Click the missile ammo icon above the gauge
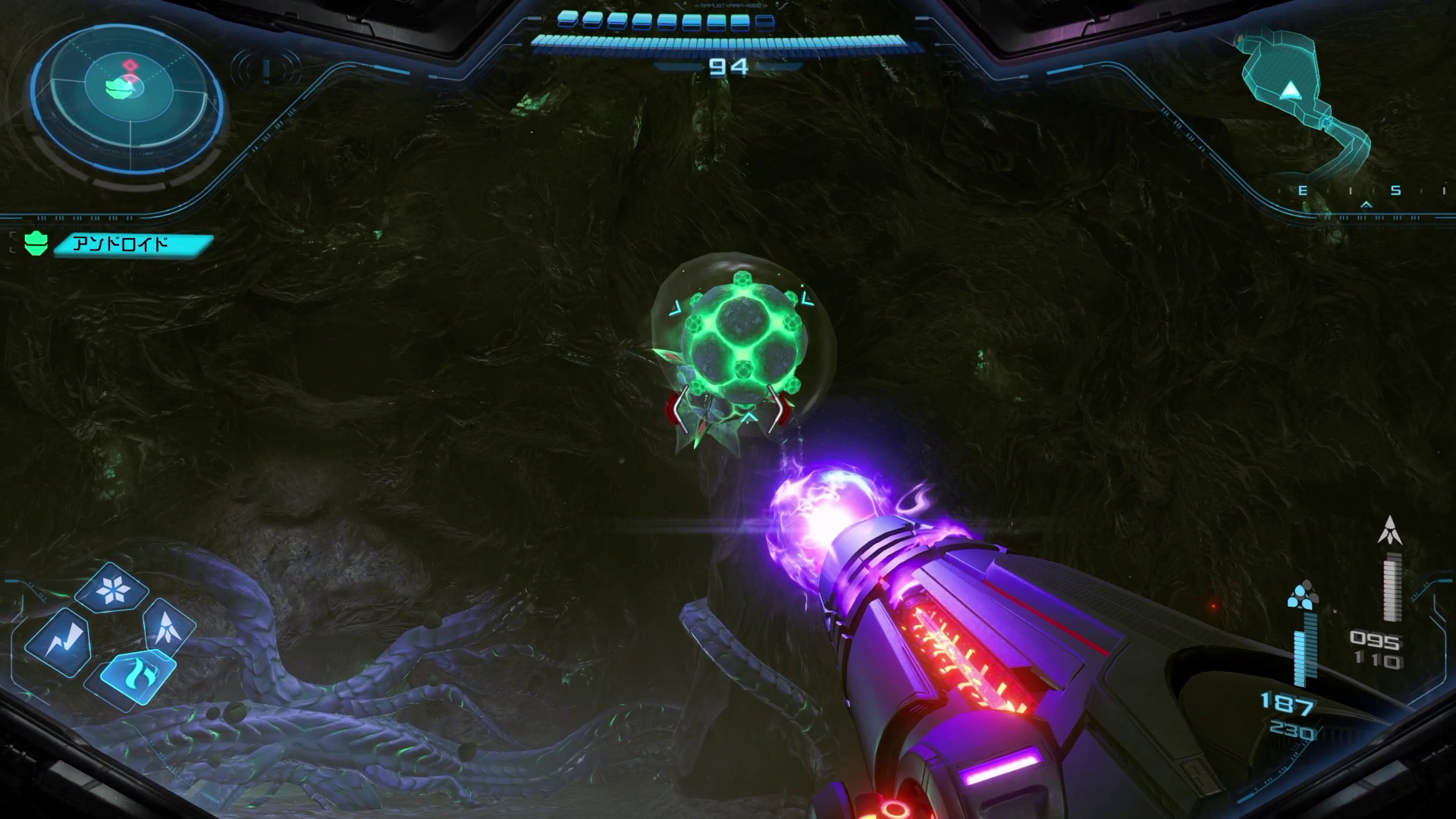 1389,531
